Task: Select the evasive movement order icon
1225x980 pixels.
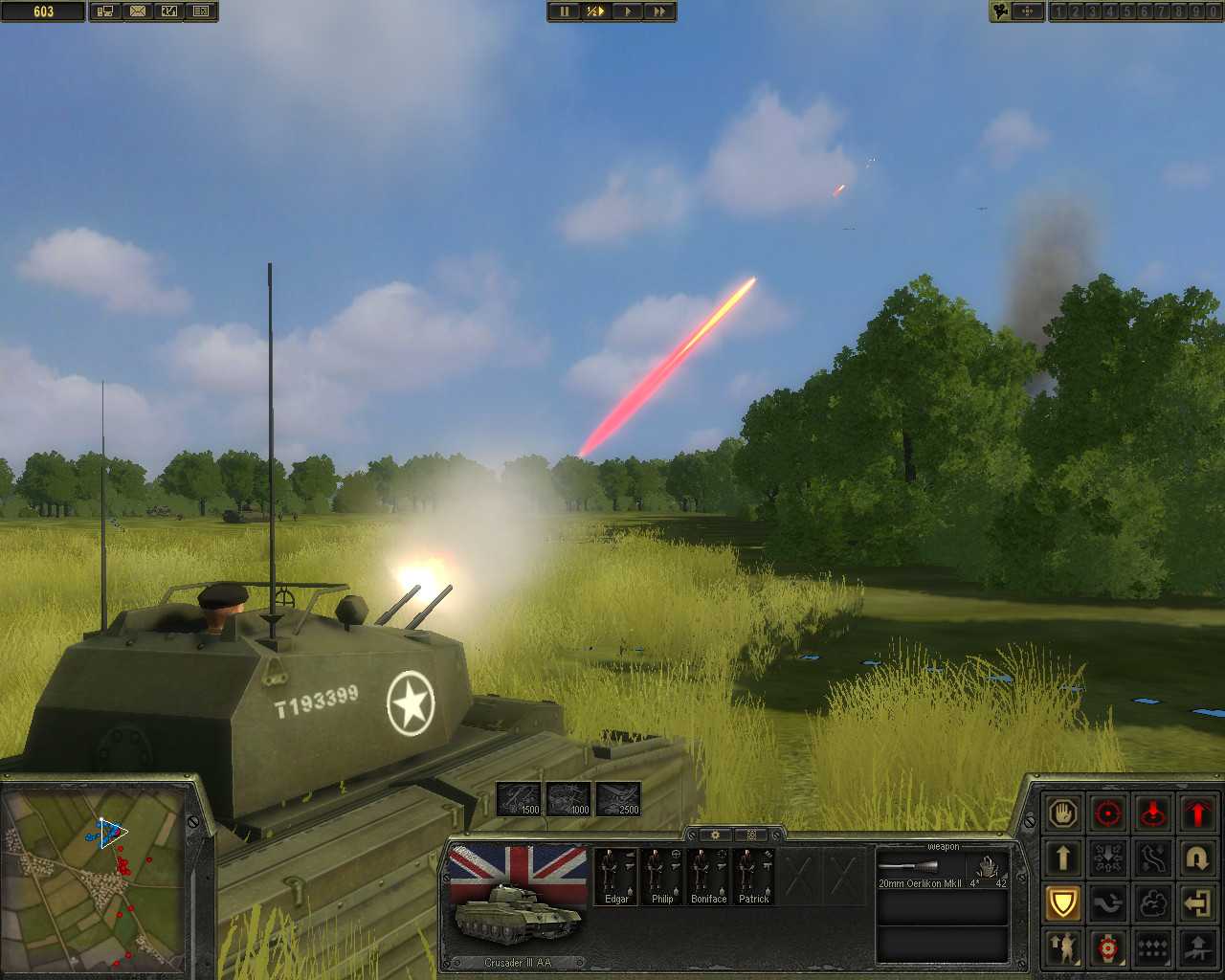Action: pos(1152,858)
